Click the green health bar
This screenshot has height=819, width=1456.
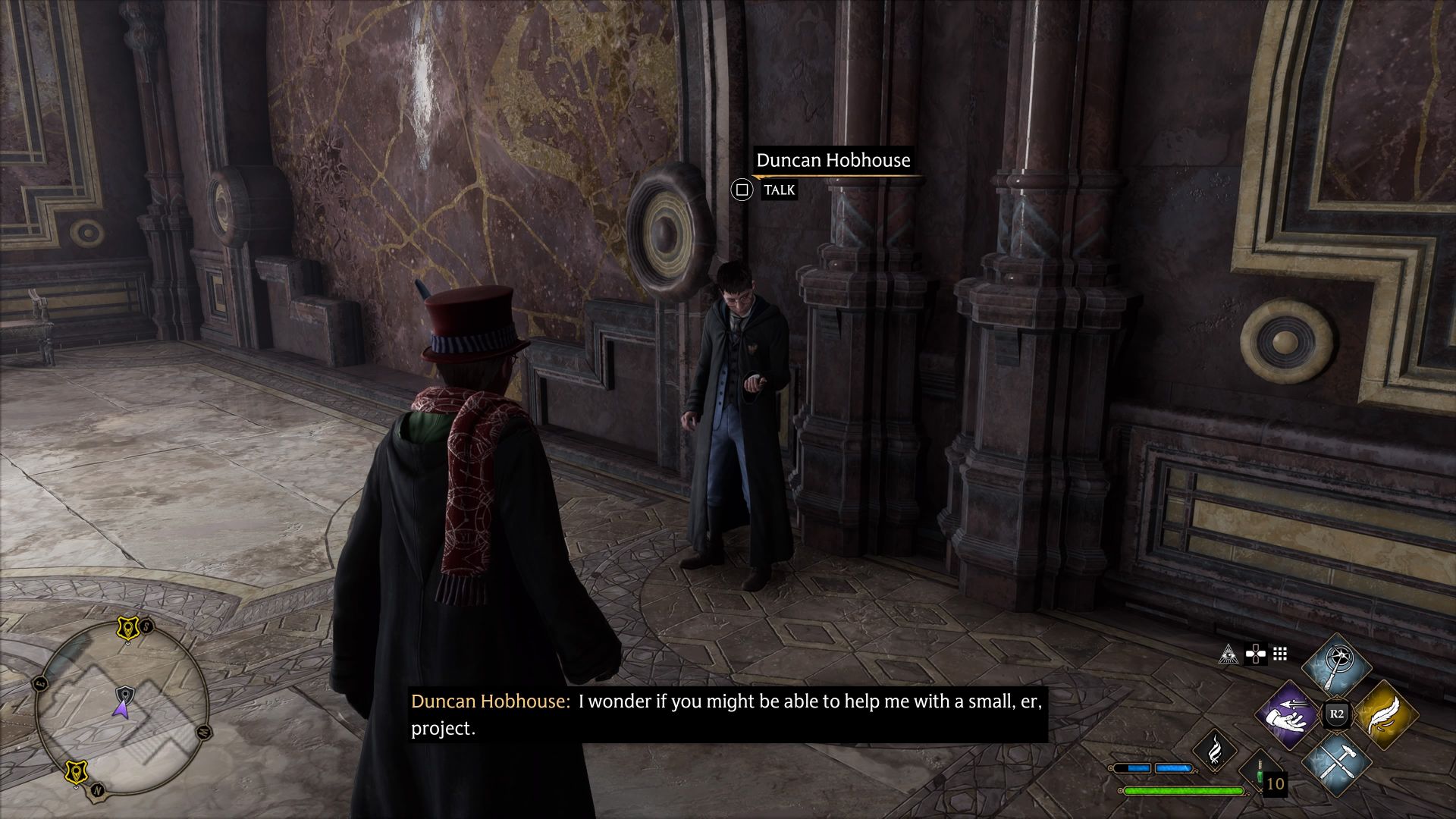tap(1183, 792)
